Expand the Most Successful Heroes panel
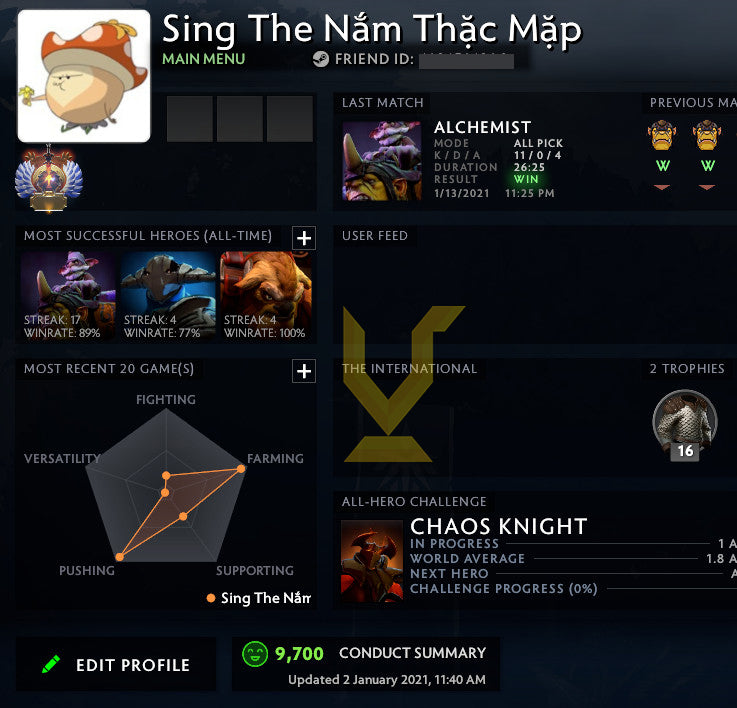This screenshot has height=708, width=737. (304, 238)
